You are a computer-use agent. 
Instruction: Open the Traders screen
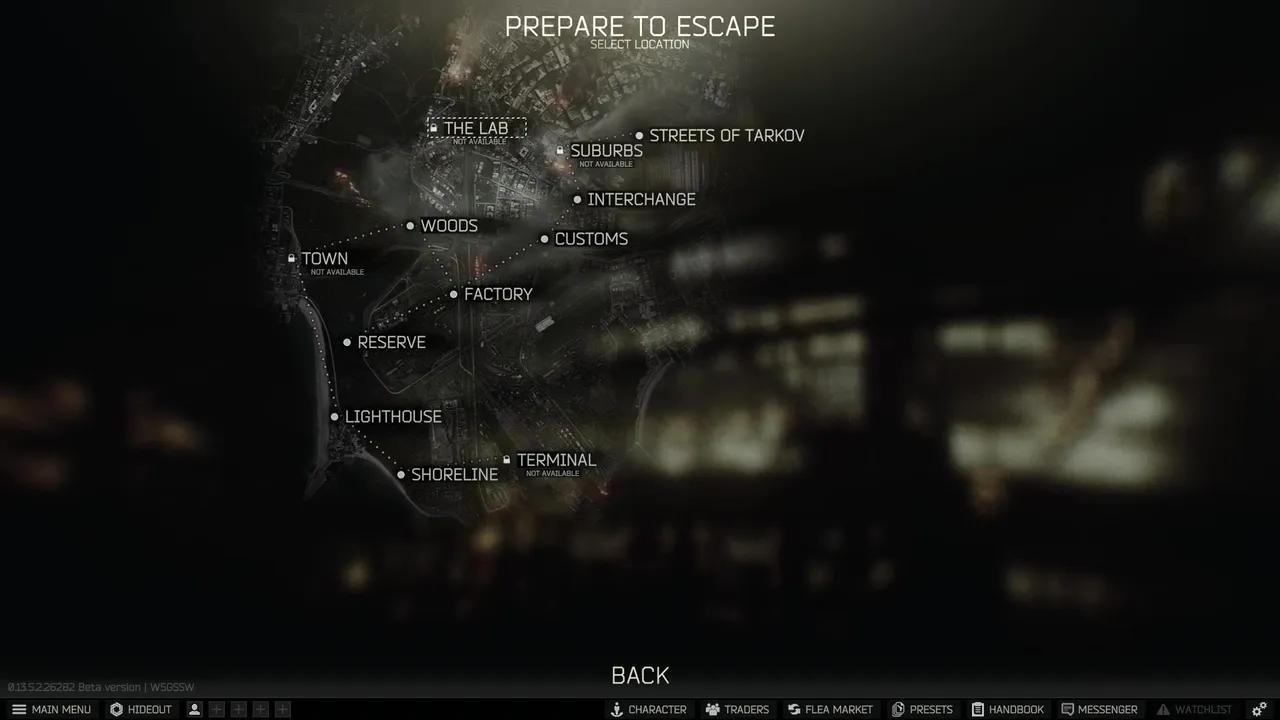pos(737,709)
